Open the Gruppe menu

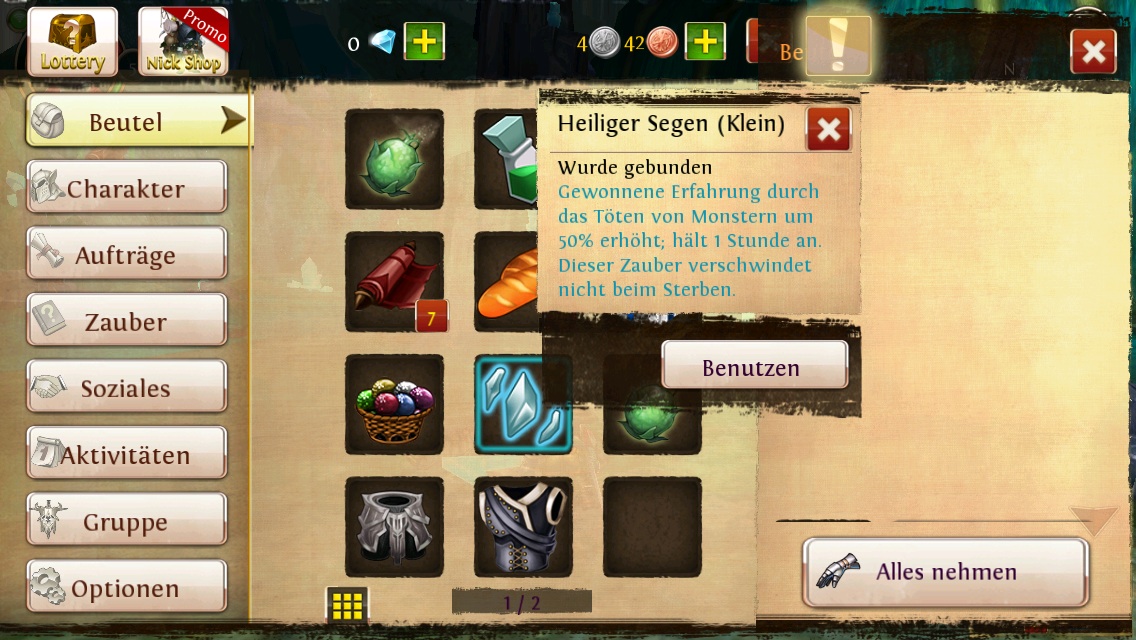click(126, 522)
